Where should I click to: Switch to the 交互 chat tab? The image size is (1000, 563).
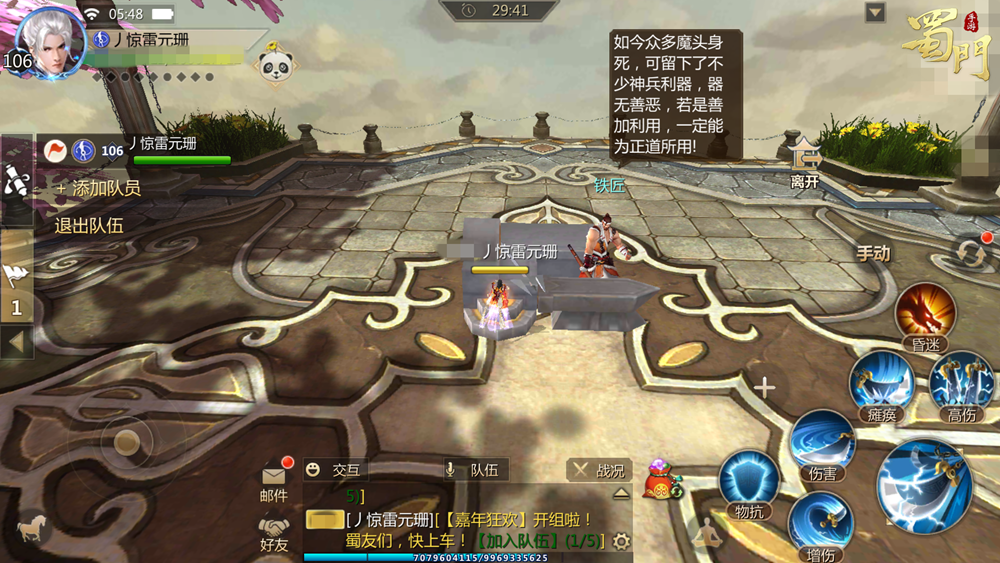(334, 470)
